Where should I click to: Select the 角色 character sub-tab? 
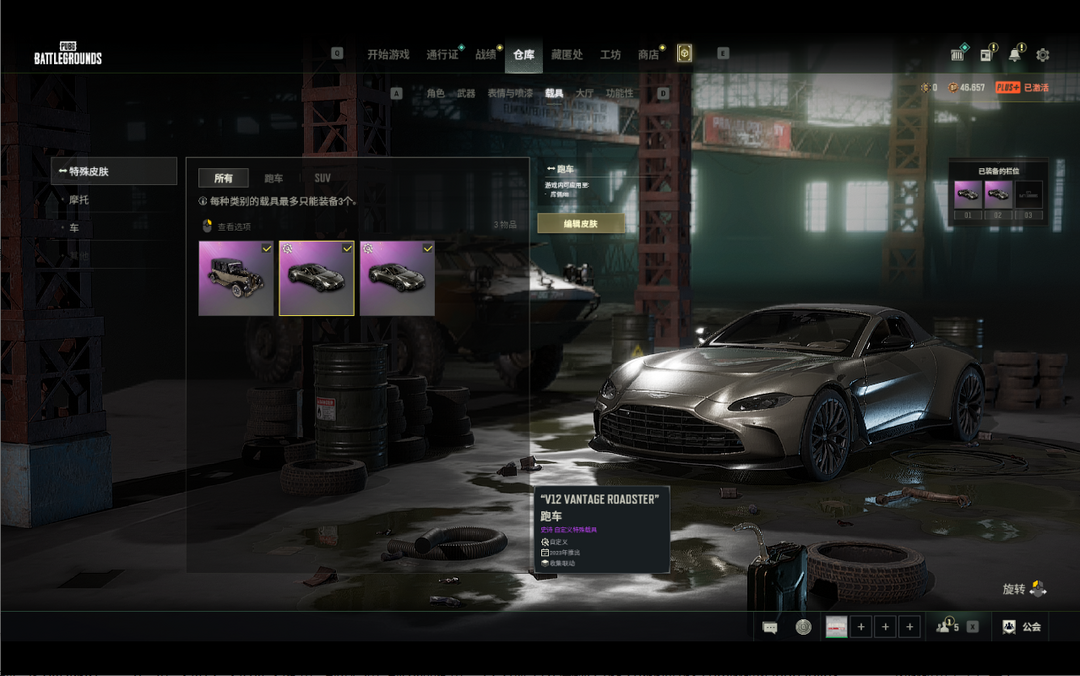(435, 93)
